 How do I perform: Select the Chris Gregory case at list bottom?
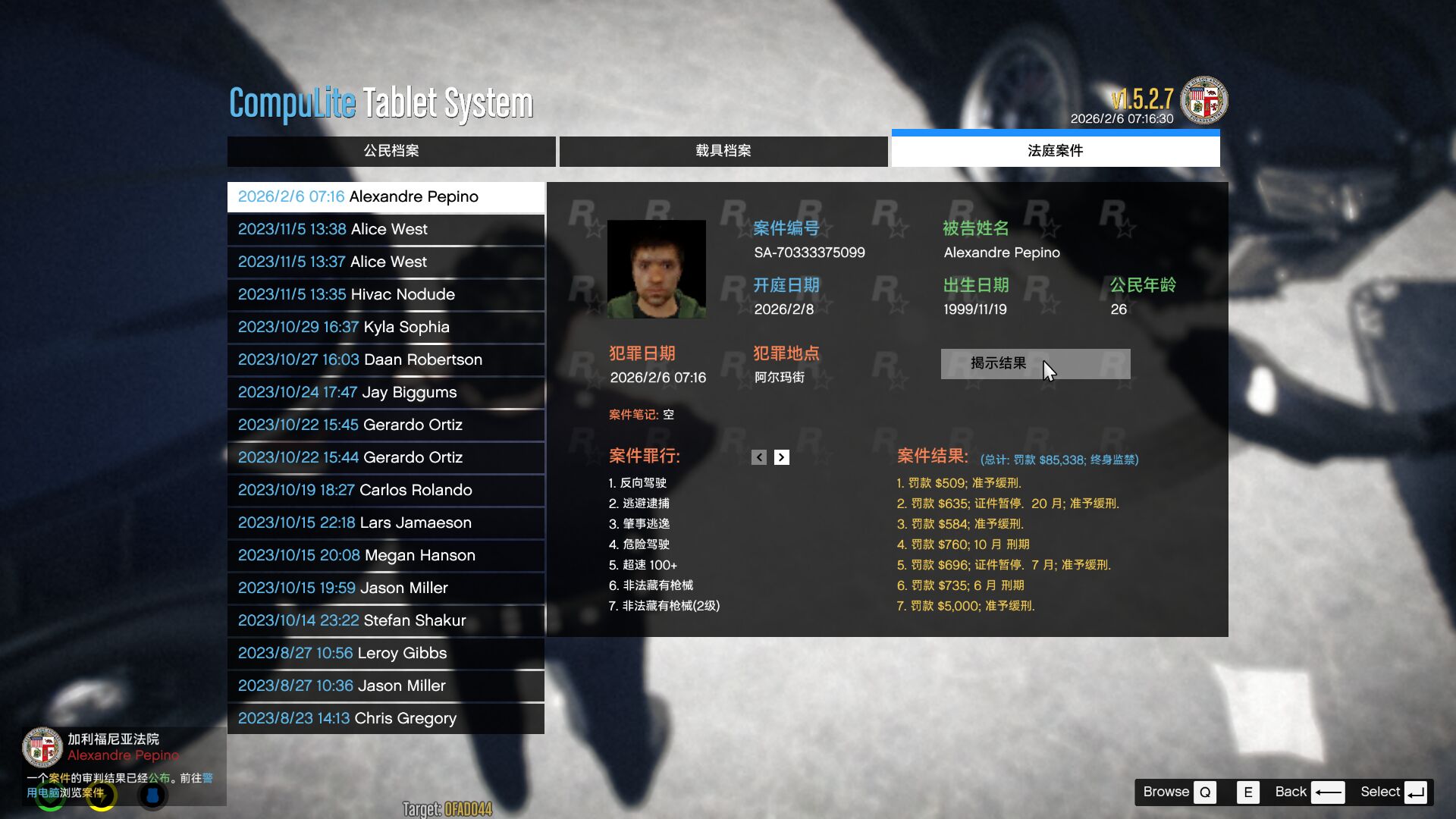click(385, 717)
